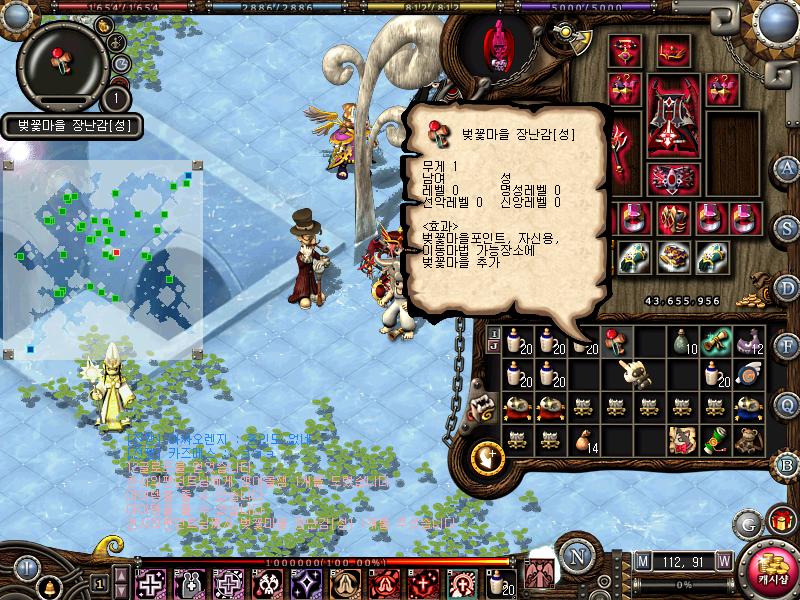Click the skull skill on the hotbar
Screen dimensions: 800x600
[268, 583]
